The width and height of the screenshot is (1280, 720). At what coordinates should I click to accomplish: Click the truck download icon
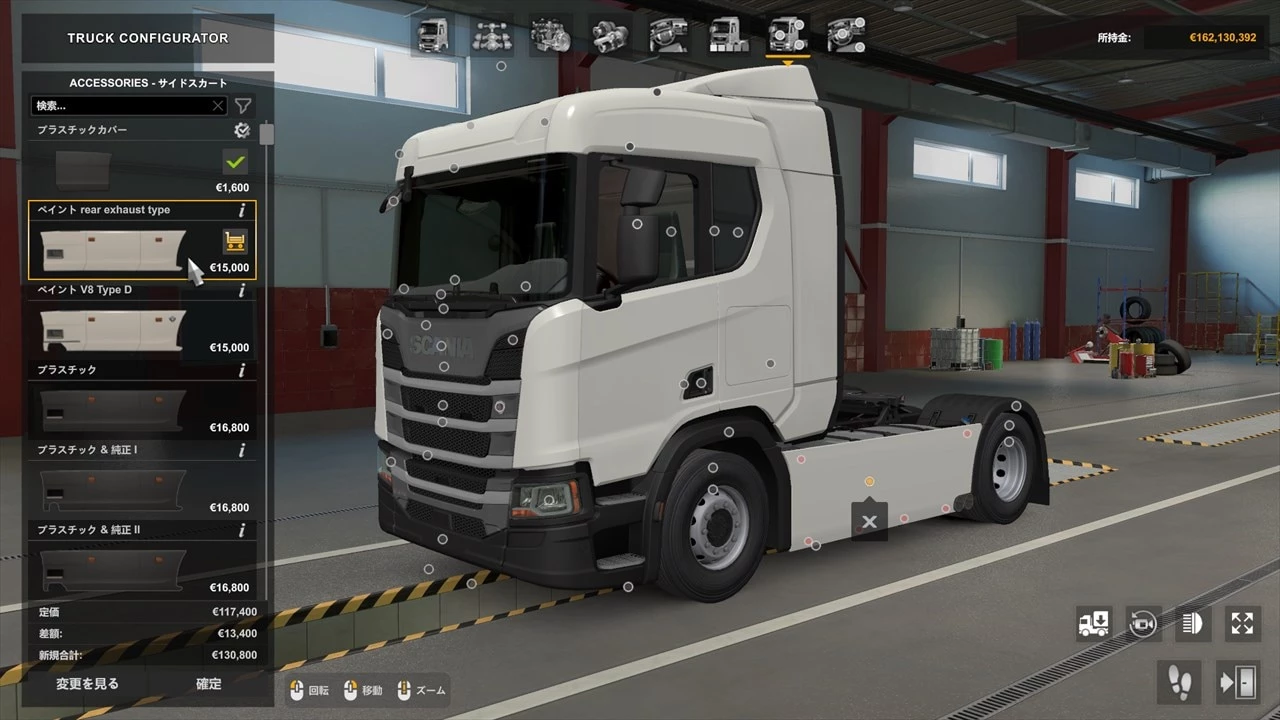coord(1094,624)
